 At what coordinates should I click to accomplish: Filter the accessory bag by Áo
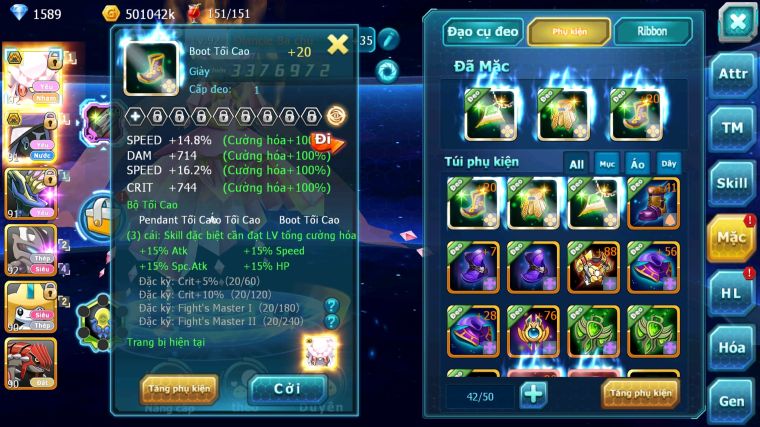coord(637,163)
